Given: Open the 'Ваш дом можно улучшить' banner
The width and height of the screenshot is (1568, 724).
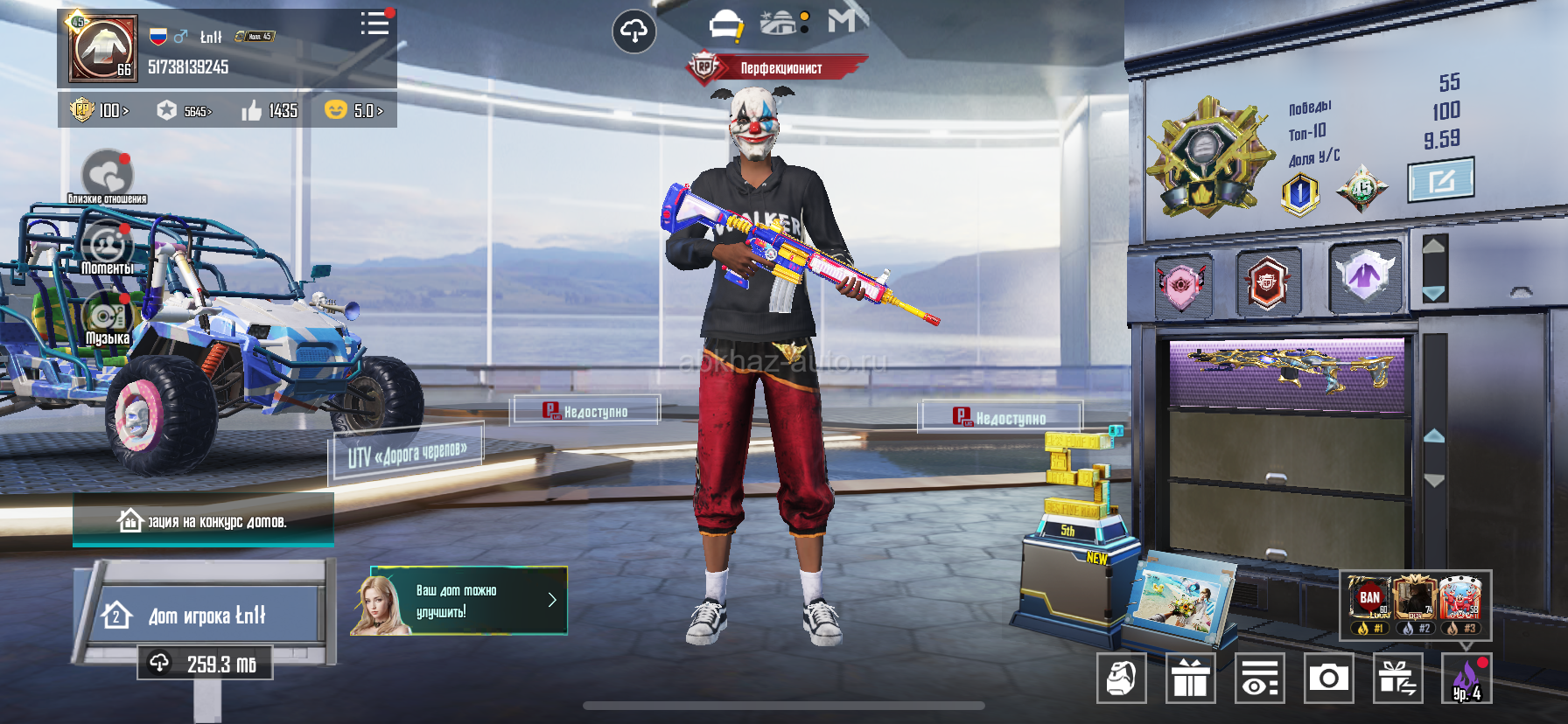Looking at the screenshot, I should [x=459, y=601].
